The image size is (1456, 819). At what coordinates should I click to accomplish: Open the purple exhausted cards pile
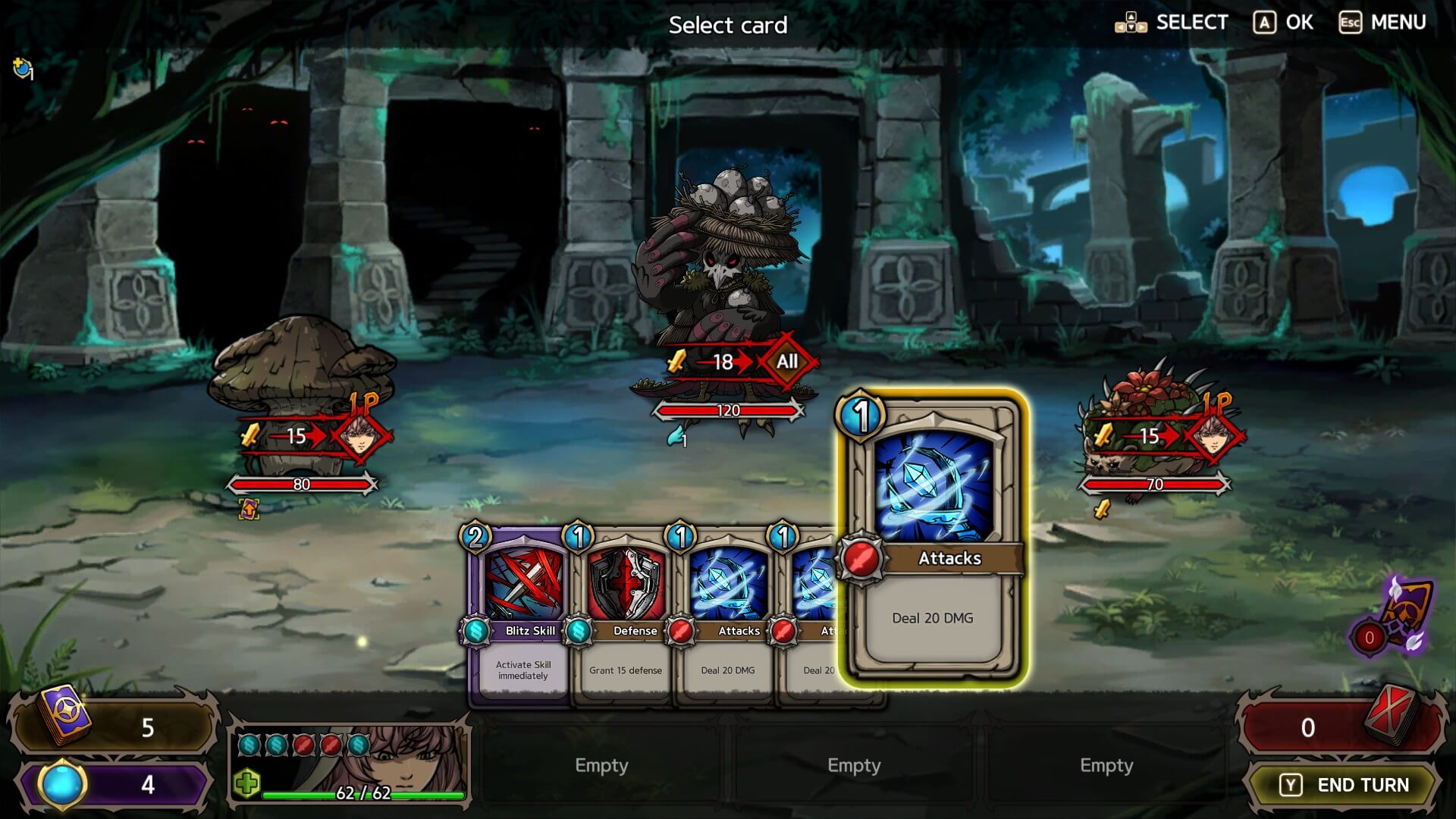coord(1395,618)
